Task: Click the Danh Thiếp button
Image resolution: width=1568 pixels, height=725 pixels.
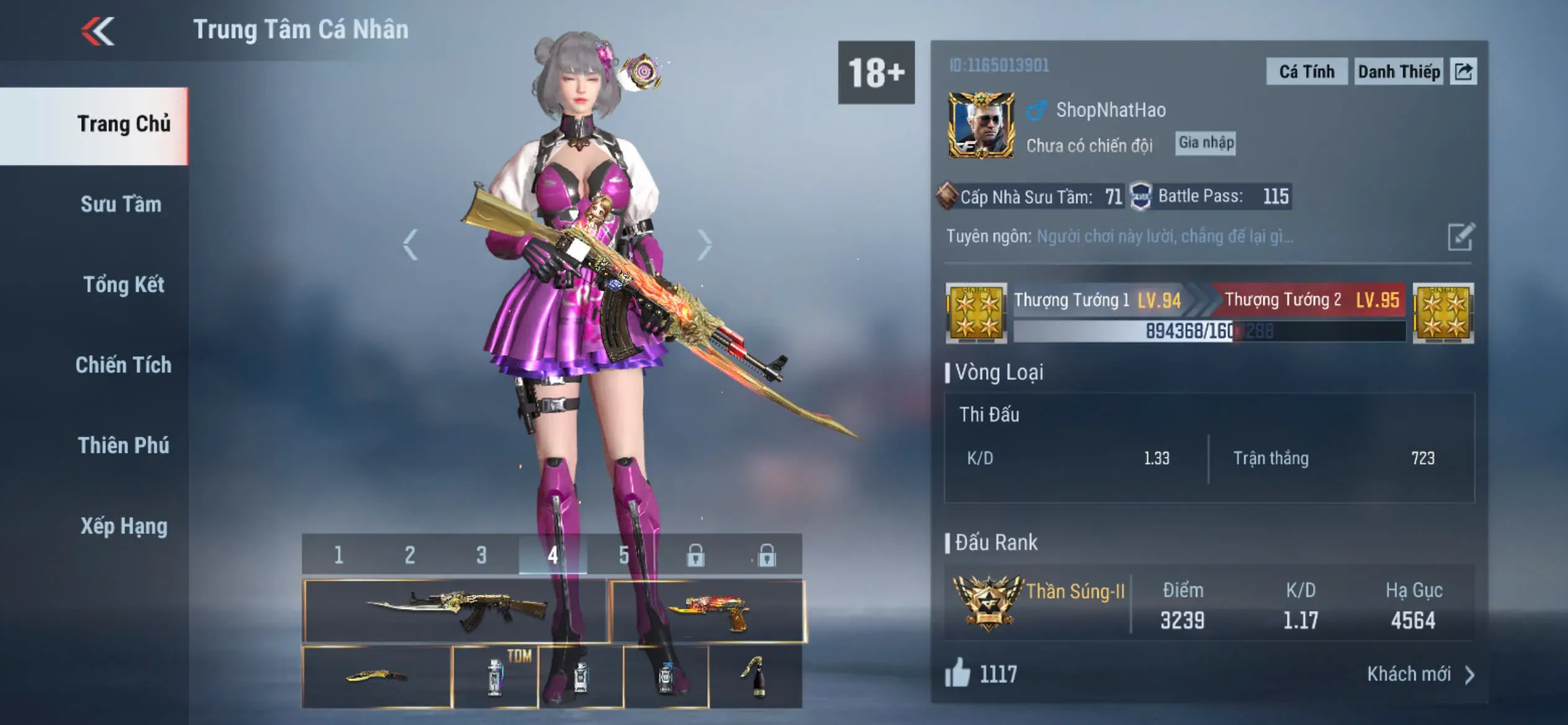Action: (1398, 72)
